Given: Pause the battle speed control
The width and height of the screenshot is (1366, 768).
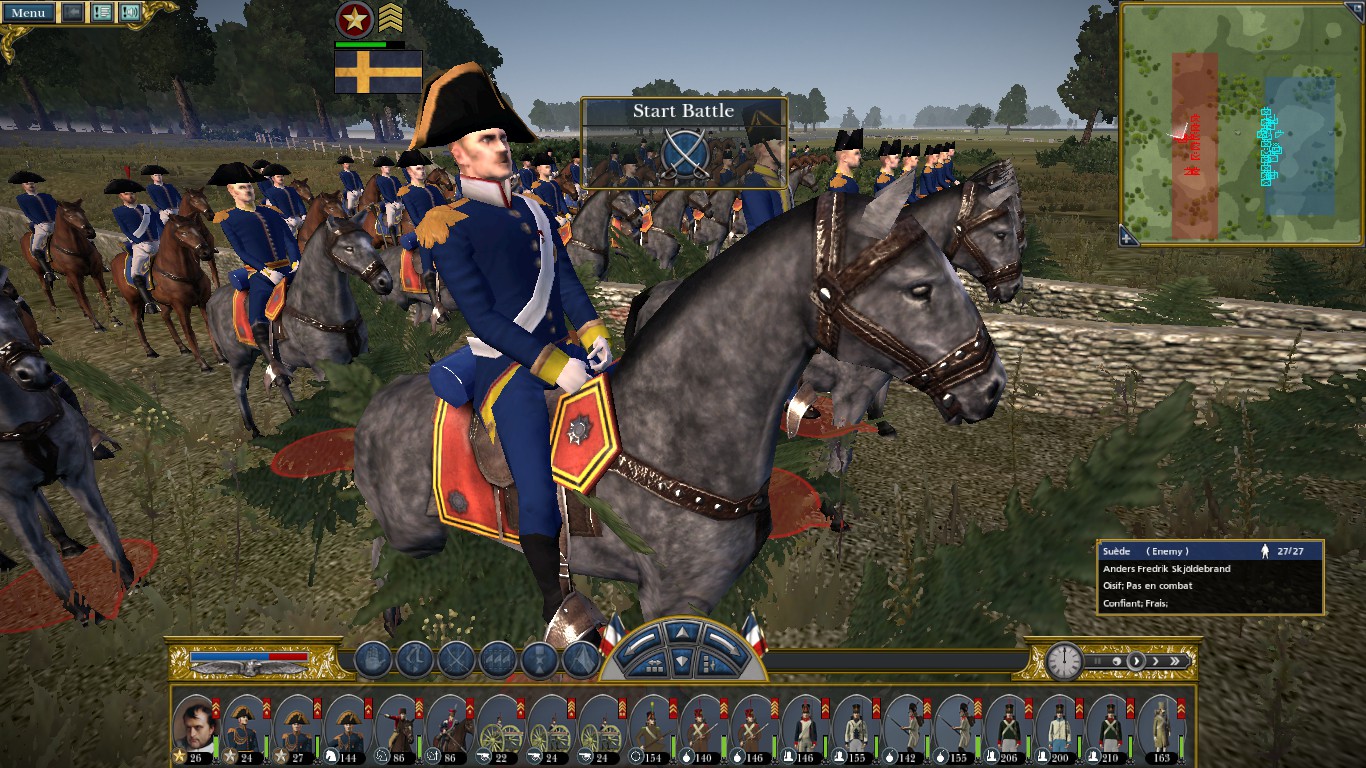Looking at the screenshot, I should tap(1097, 661).
